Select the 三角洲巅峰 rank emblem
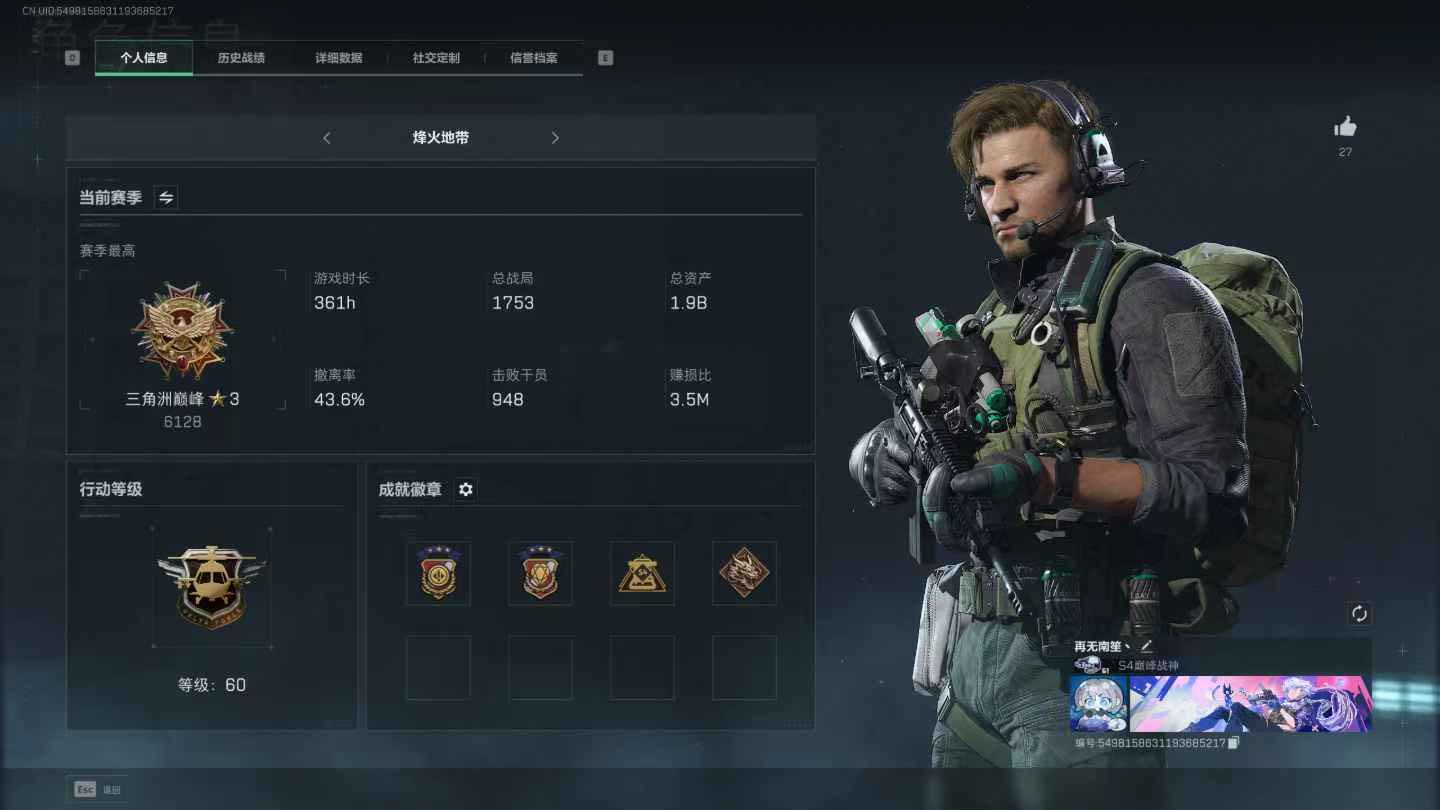1440x810 pixels. coord(182,332)
